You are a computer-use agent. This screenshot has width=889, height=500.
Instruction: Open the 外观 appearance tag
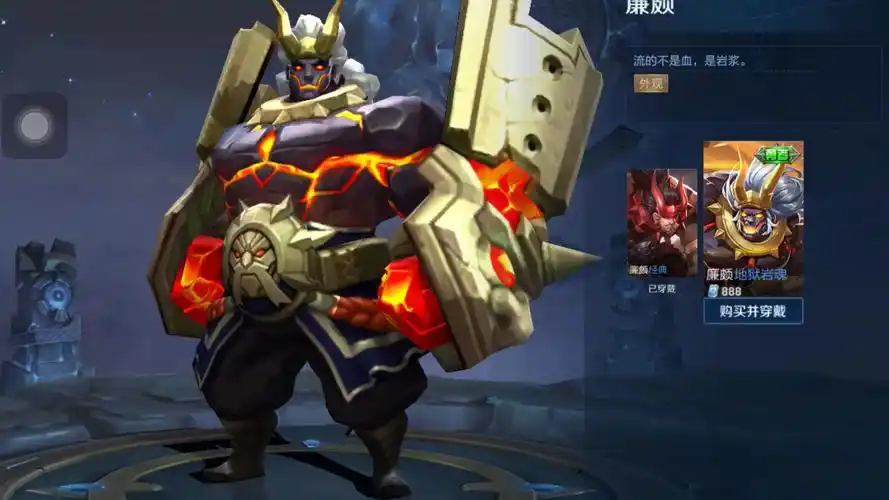[x=651, y=84]
